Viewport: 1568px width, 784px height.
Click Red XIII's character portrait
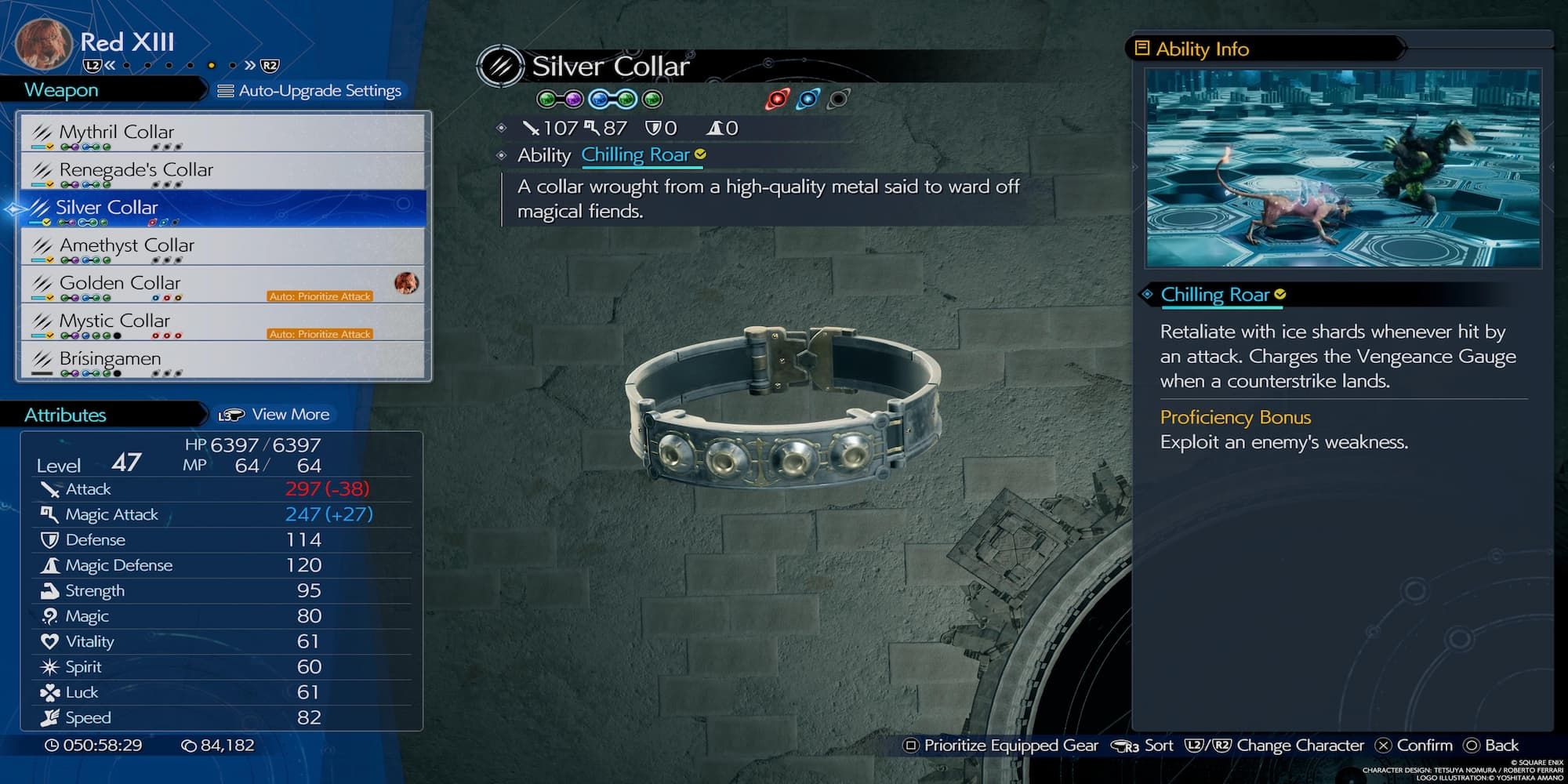coord(44,44)
